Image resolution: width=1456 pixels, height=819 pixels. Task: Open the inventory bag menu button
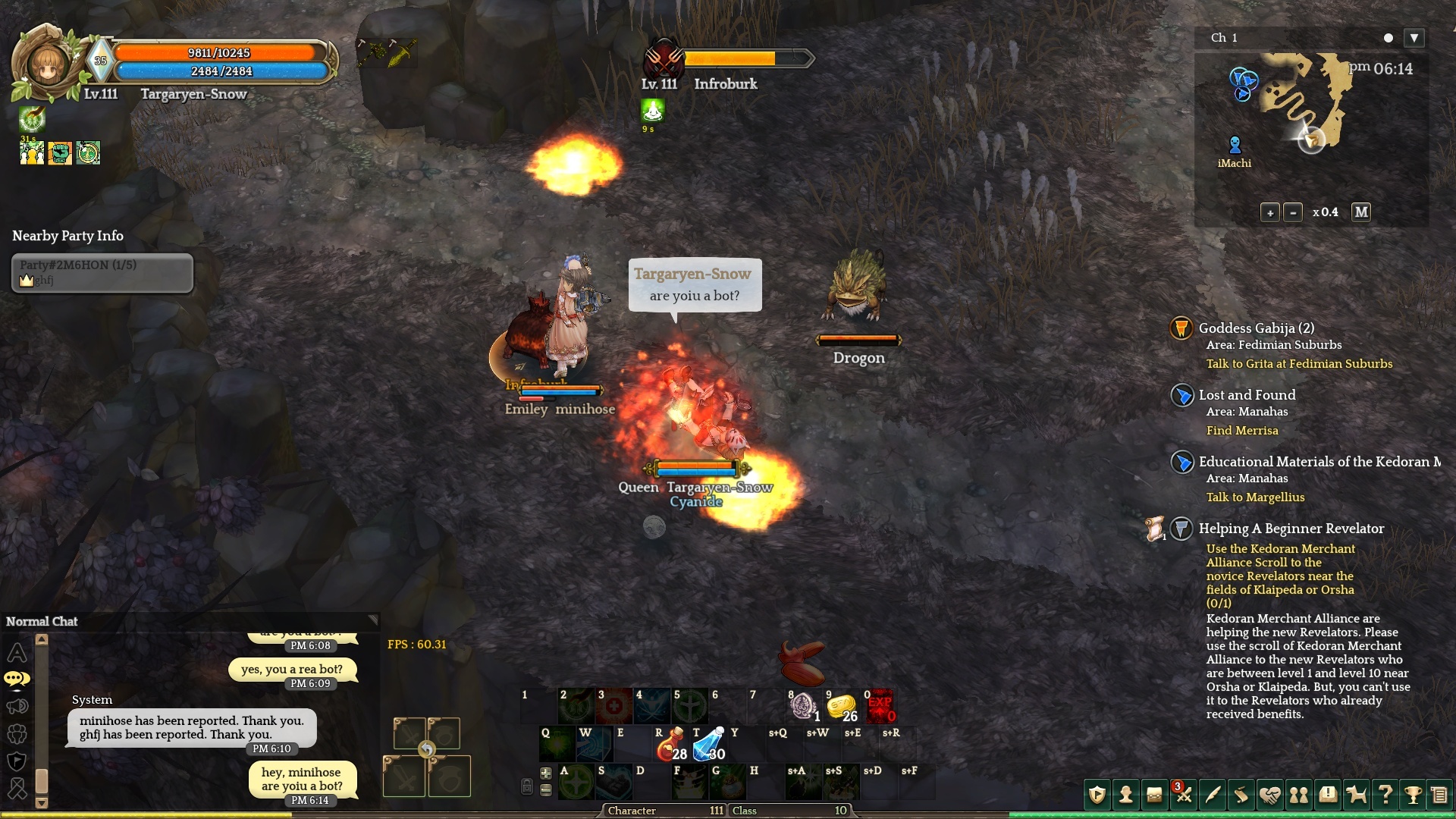click(x=1154, y=795)
